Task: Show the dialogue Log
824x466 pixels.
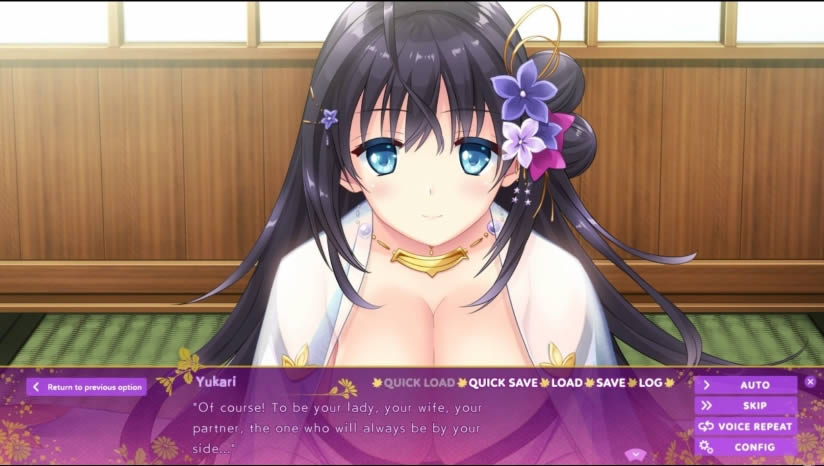Action: pos(650,382)
